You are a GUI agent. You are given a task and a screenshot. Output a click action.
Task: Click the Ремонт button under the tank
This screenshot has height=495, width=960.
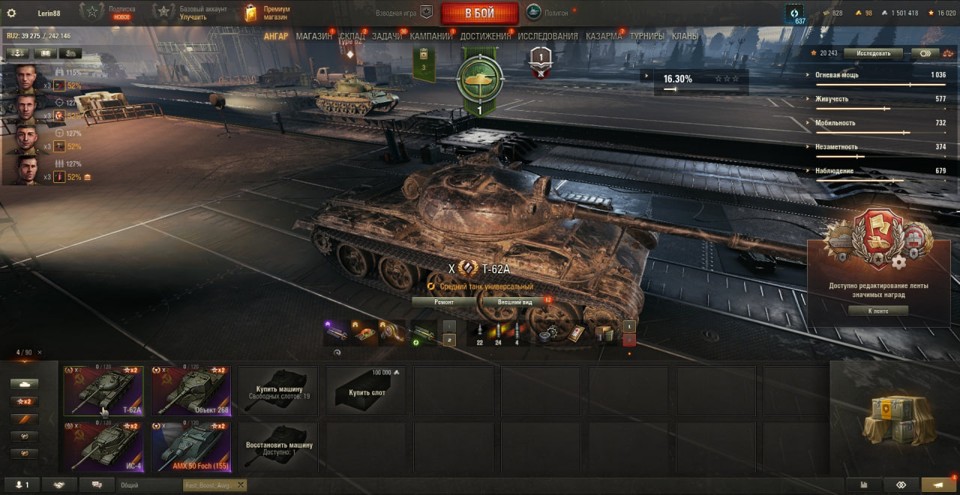446,300
